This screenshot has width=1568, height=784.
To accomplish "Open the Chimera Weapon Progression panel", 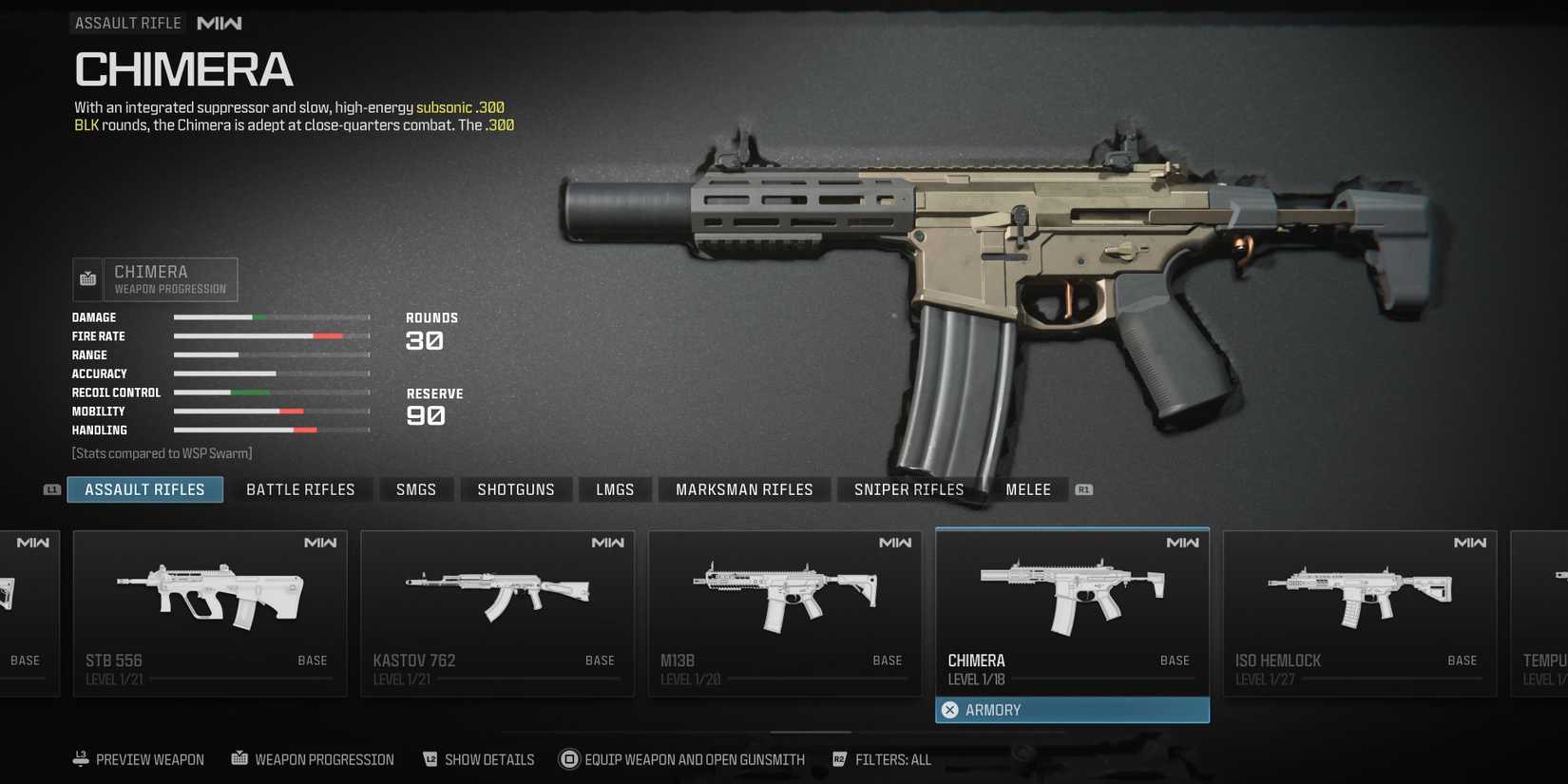I will point(156,279).
